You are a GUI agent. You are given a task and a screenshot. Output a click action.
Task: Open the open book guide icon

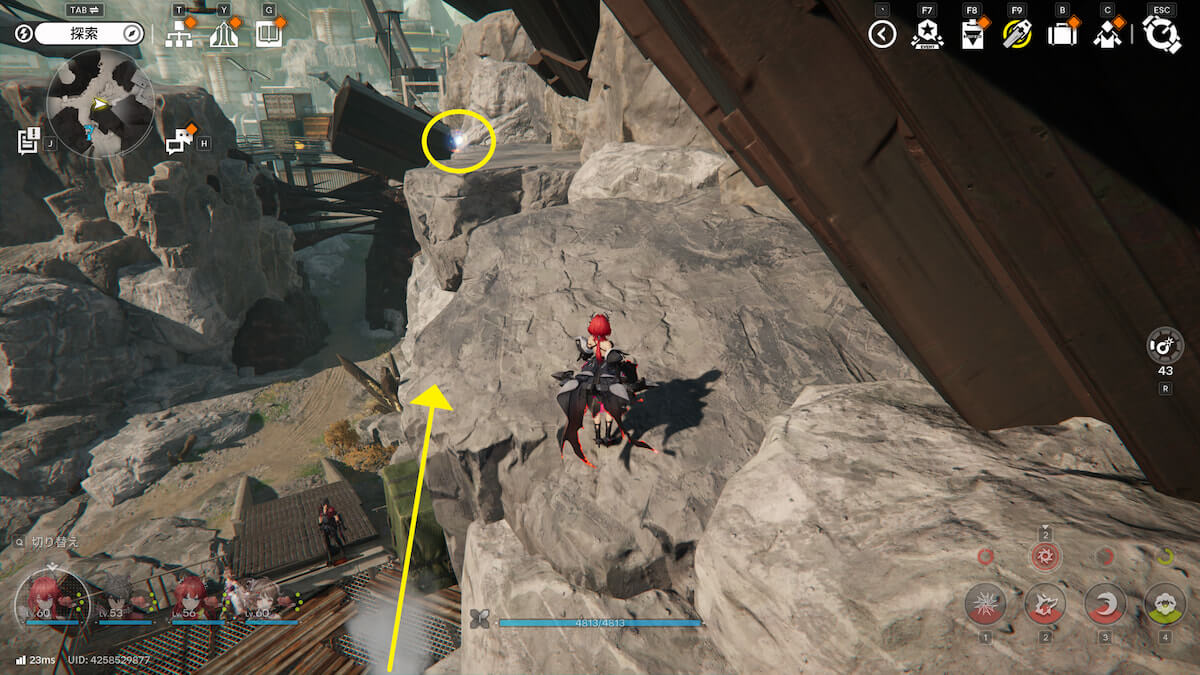click(270, 35)
